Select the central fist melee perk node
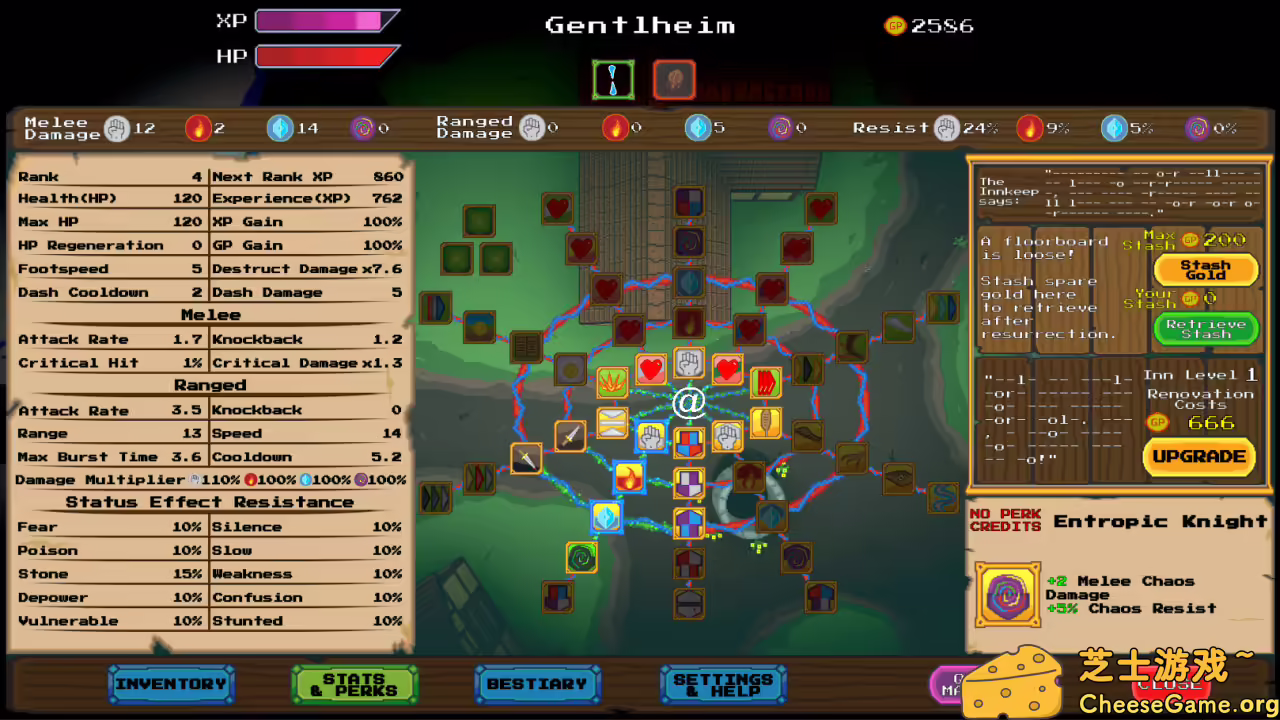1280x720 pixels. point(688,363)
